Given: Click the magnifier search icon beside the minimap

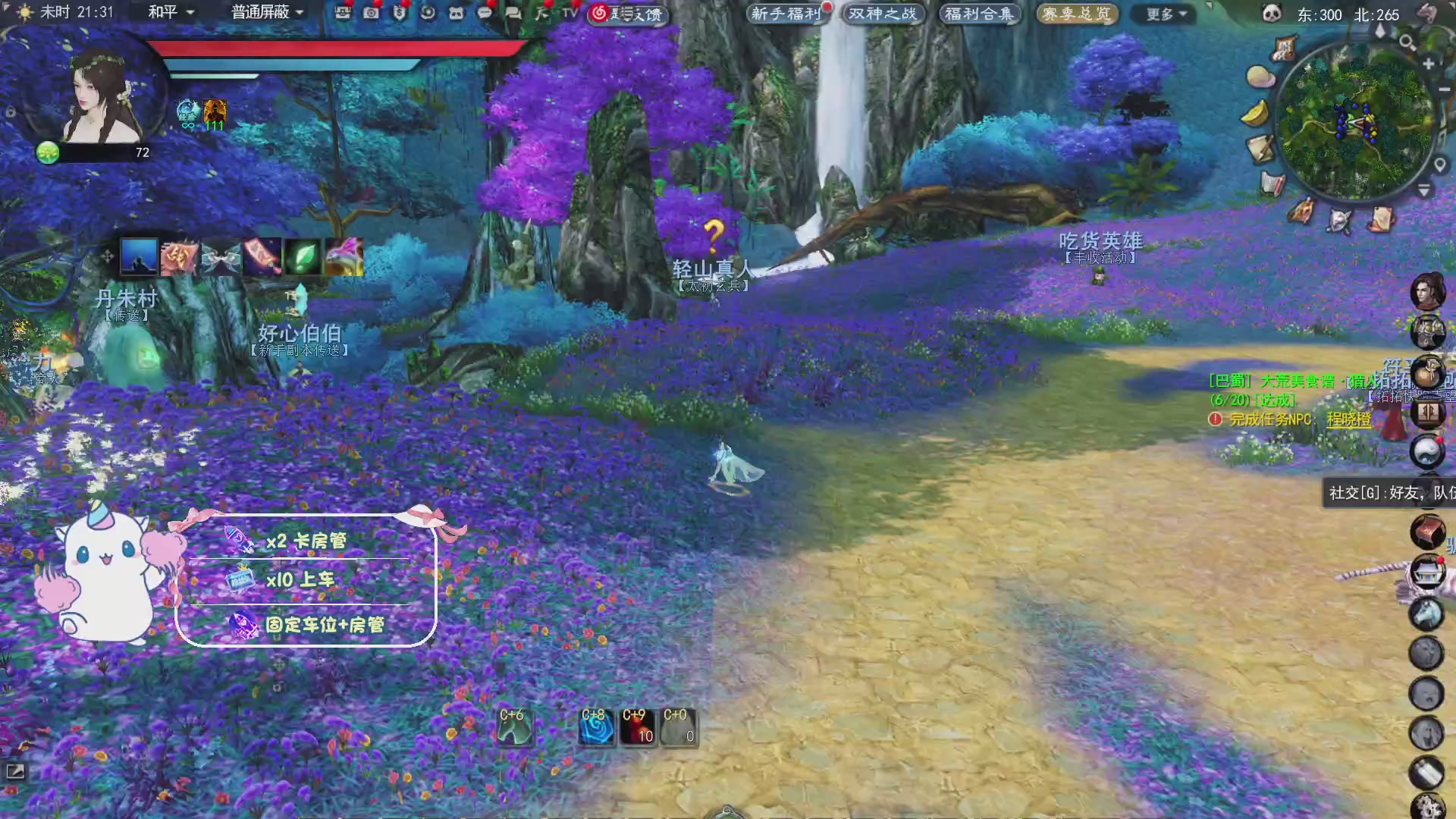Looking at the screenshot, I should click(1408, 42).
